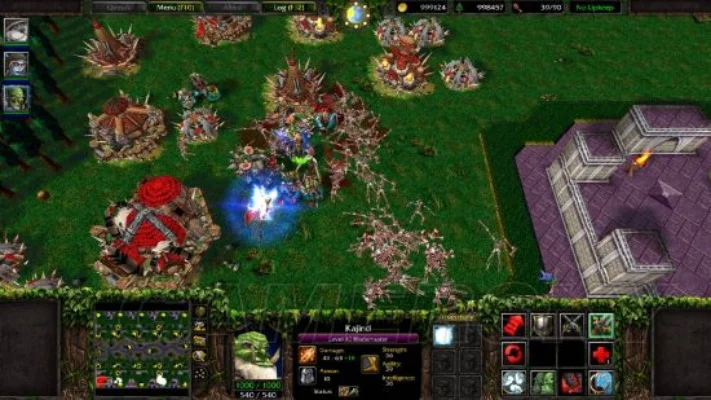The width and height of the screenshot is (711, 400).
Task: Select the crossed weapons Hold Position command
Action: [x=571, y=324]
